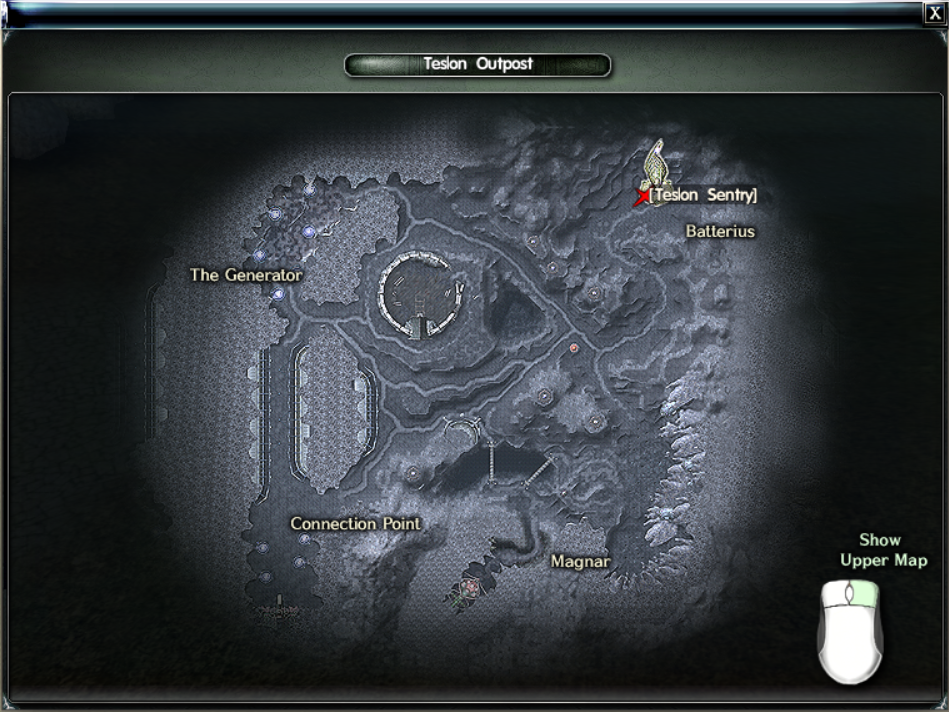
Task: Close the map window with the X
Action: point(935,13)
